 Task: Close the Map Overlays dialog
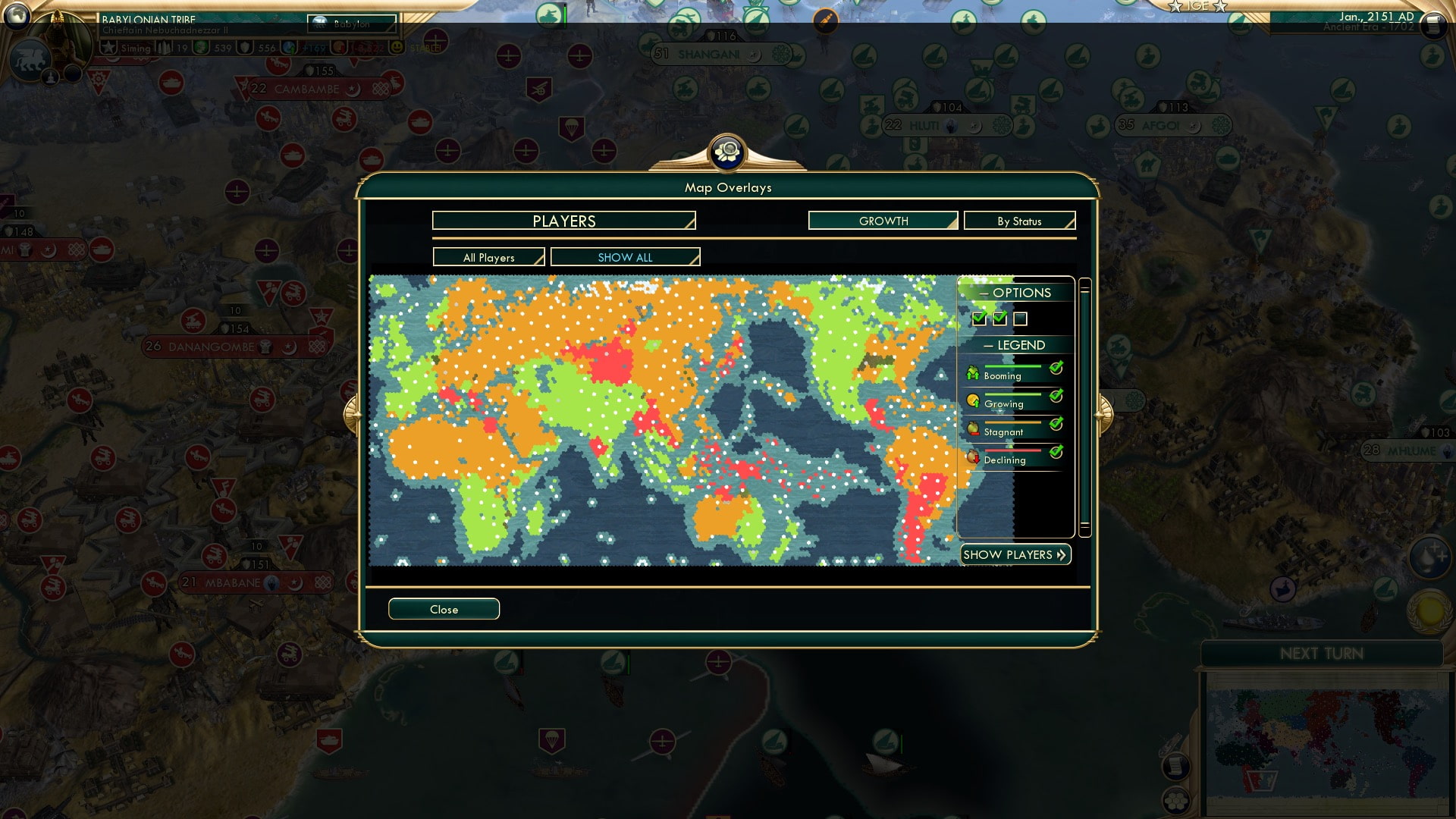tap(444, 609)
